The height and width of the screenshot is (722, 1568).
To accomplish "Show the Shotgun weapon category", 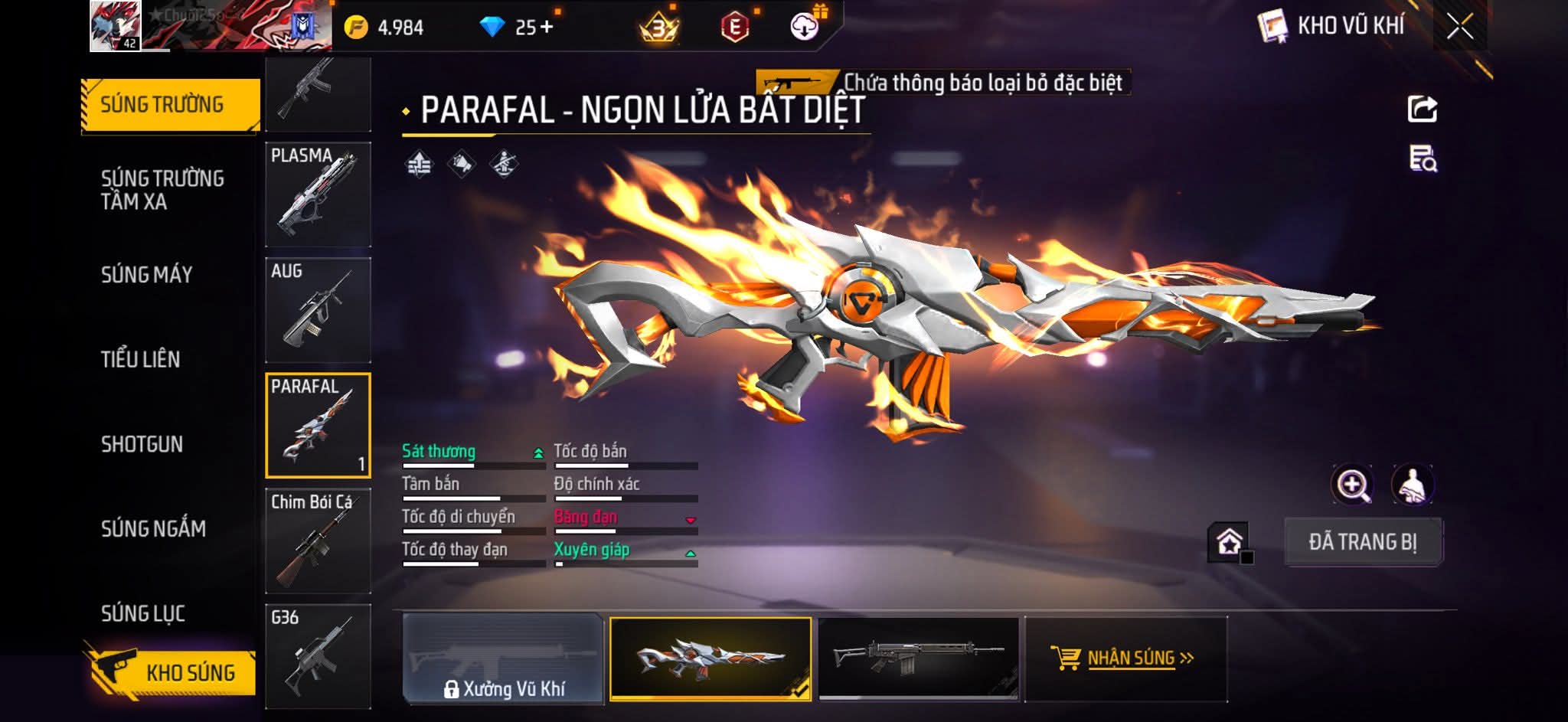I will (142, 444).
